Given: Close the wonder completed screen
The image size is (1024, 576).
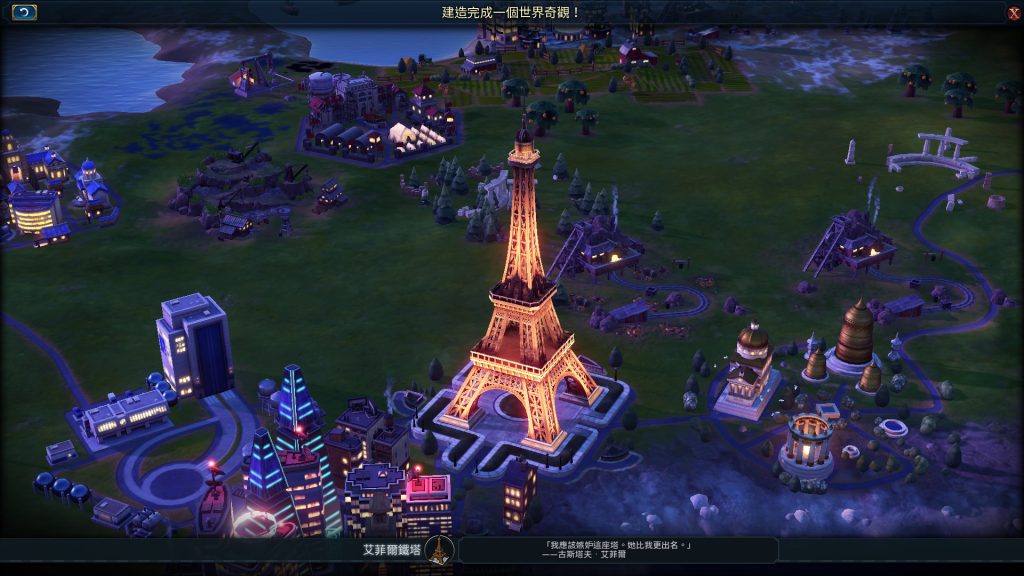Looking at the screenshot, I should (x=1014, y=13).
